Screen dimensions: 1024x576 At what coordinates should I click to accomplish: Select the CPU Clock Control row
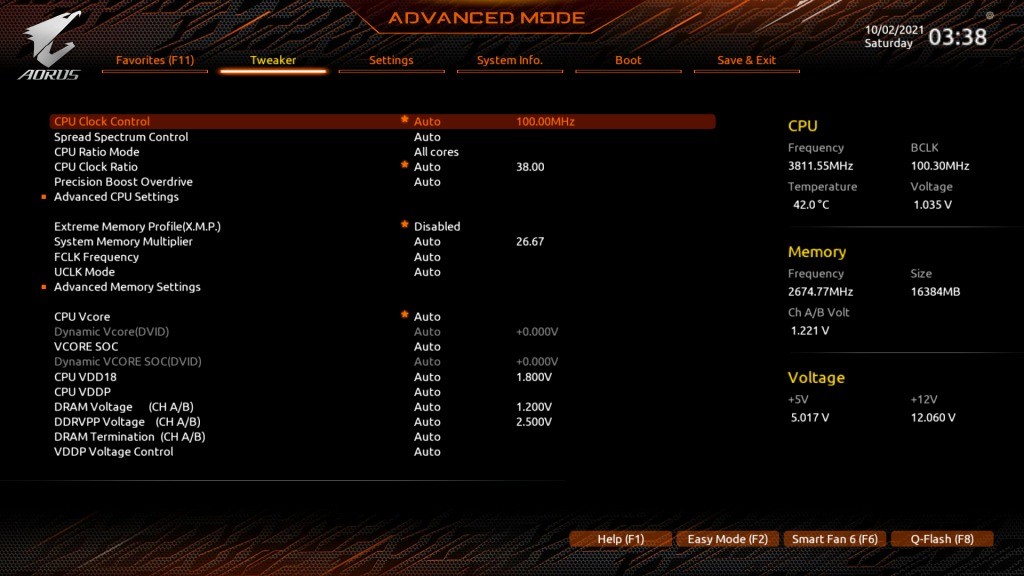102,122
